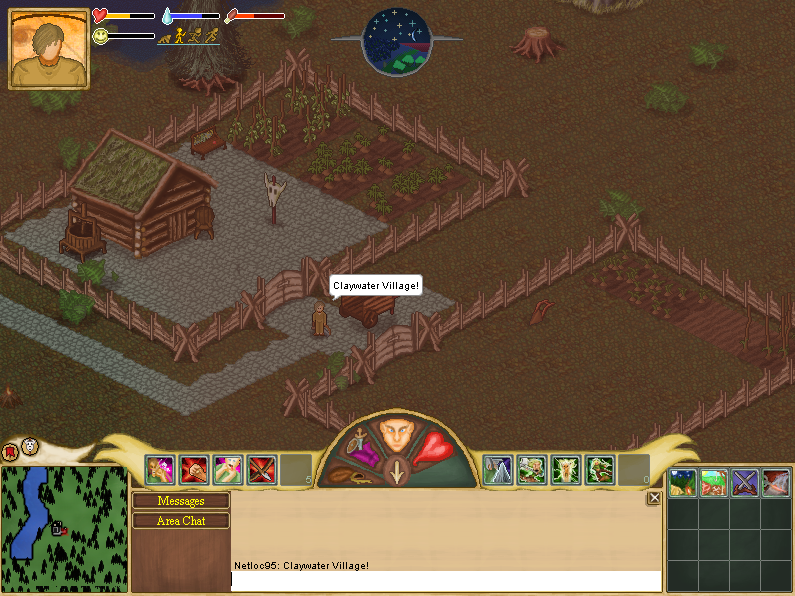Viewport: 795px width, 596px height.
Task: Activate the red fist ability
Action: point(194,469)
